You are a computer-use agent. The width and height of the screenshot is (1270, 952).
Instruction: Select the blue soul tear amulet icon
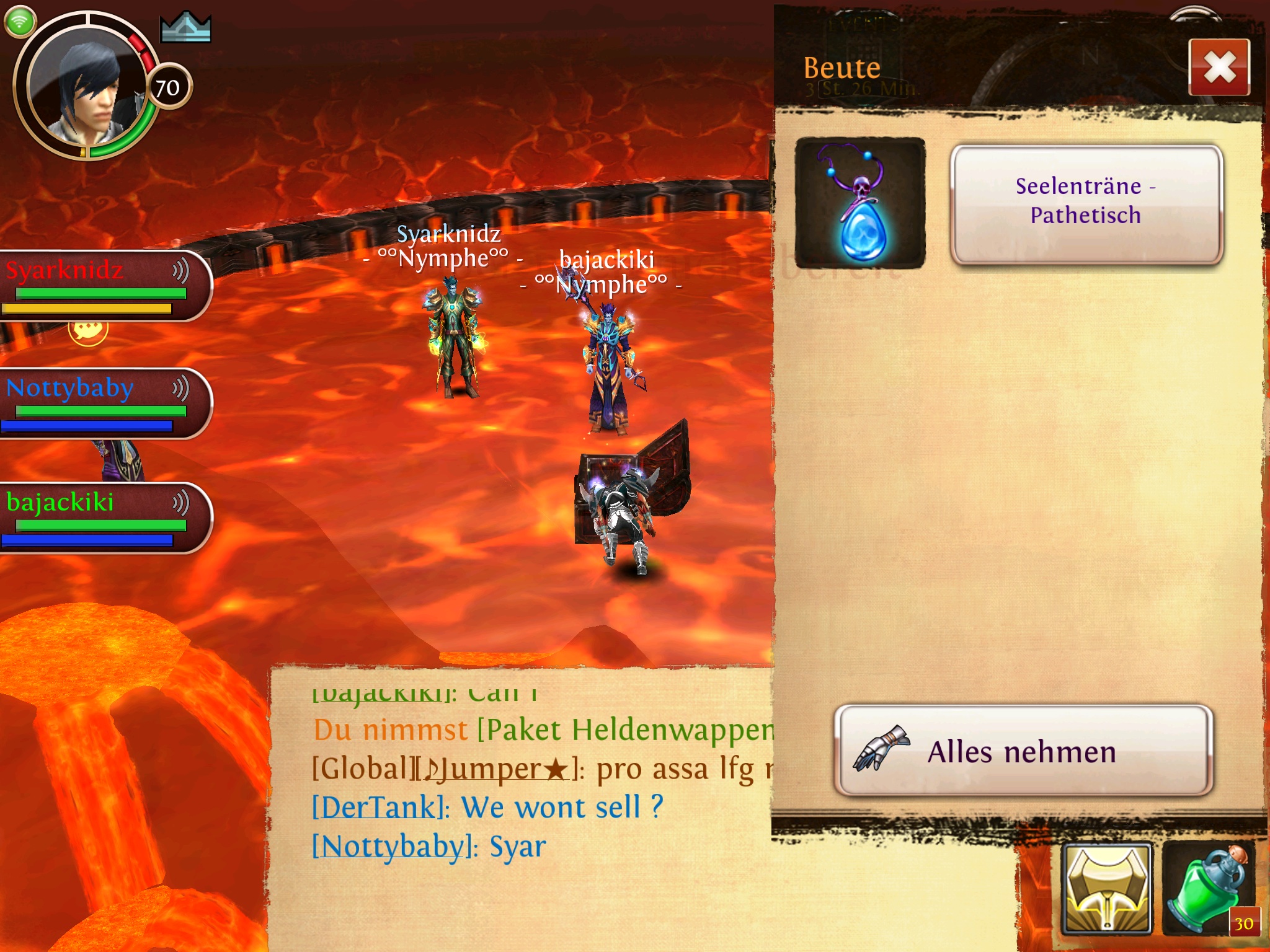pyautogui.click(x=860, y=203)
